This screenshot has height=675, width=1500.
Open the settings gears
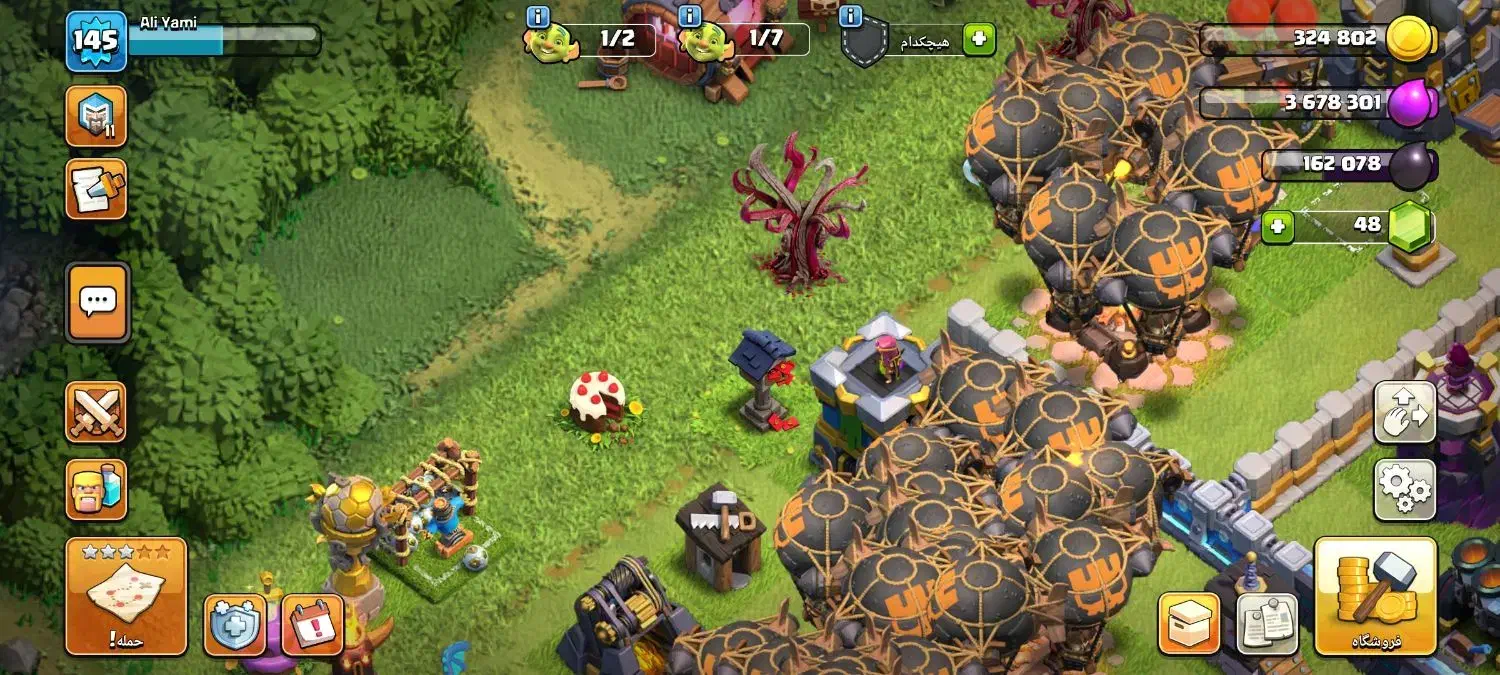[x=1405, y=490]
